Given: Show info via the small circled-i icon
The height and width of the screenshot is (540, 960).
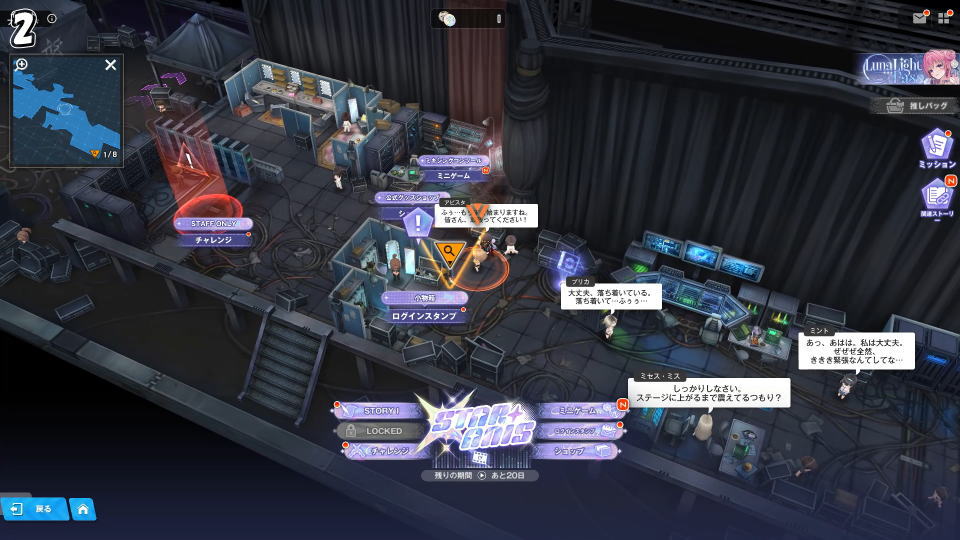Looking at the screenshot, I should [x=52, y=18].
